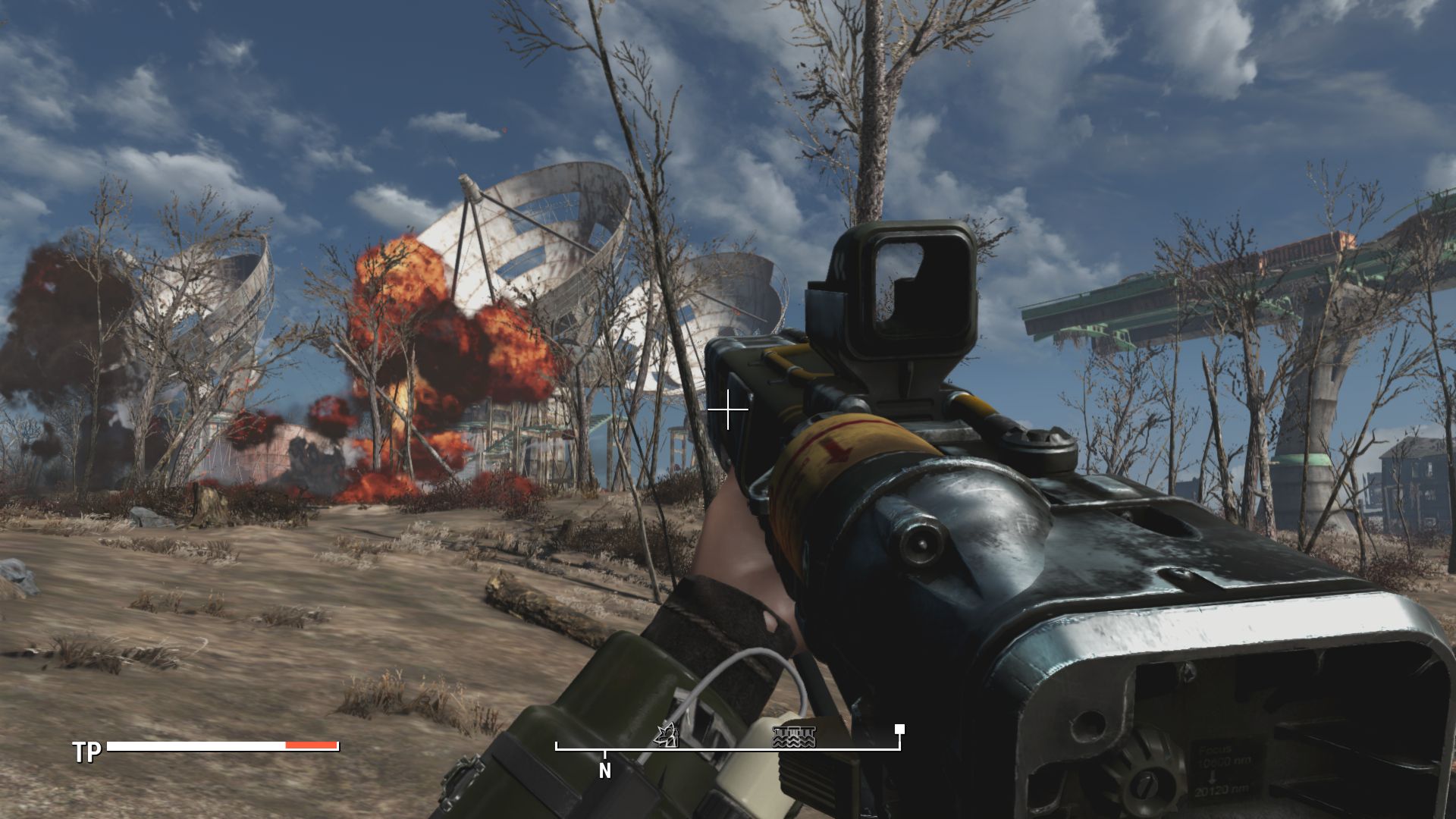The height and width of the screenshot is (819, 1456).
Task: Click the white square marker on the compass
Action: coord(899,730)
